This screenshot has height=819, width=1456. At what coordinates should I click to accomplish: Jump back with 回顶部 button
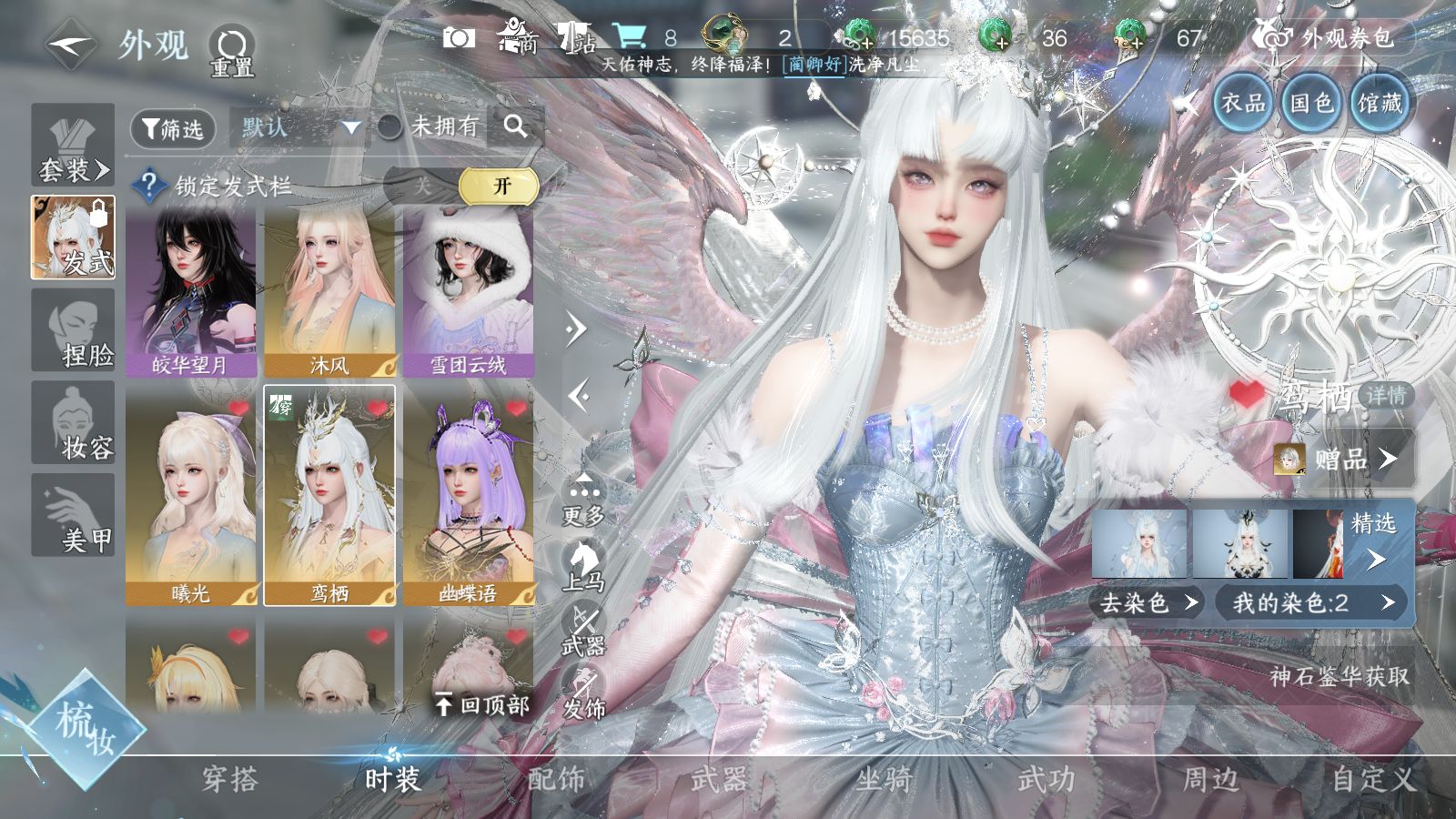coord(482,703)
